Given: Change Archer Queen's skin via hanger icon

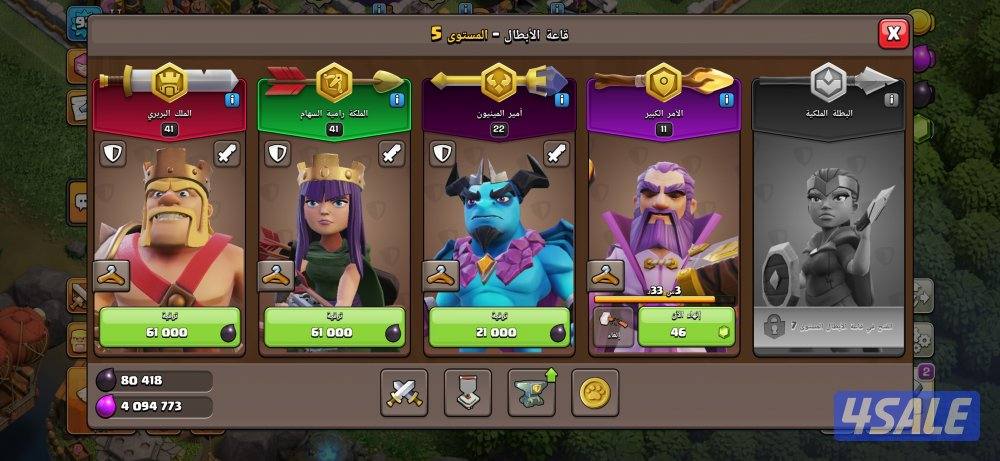Looking at the screenshot, I should pos(274,274).
